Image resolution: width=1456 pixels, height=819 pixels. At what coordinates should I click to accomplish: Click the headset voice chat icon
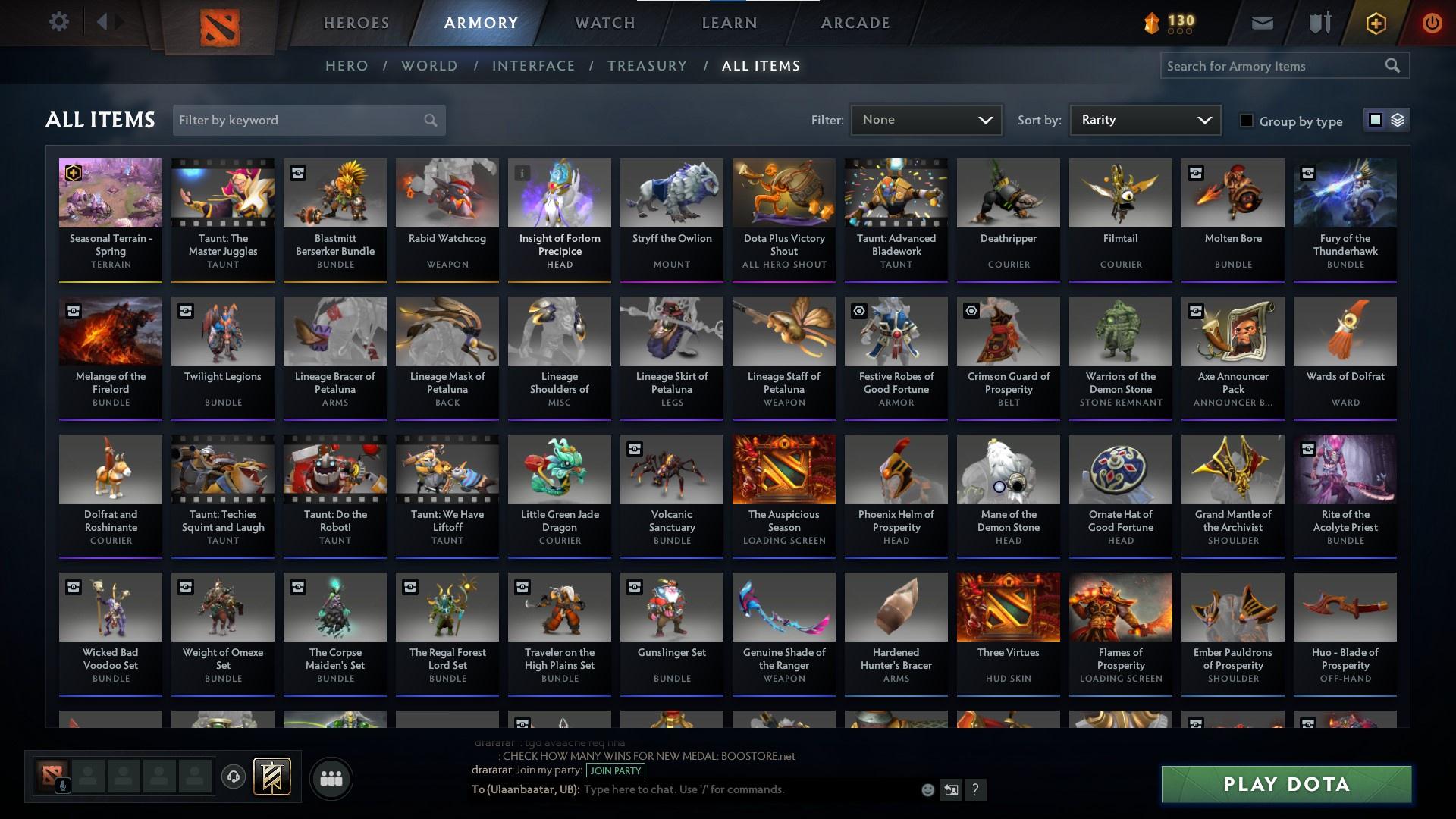[x=234, y=777]
